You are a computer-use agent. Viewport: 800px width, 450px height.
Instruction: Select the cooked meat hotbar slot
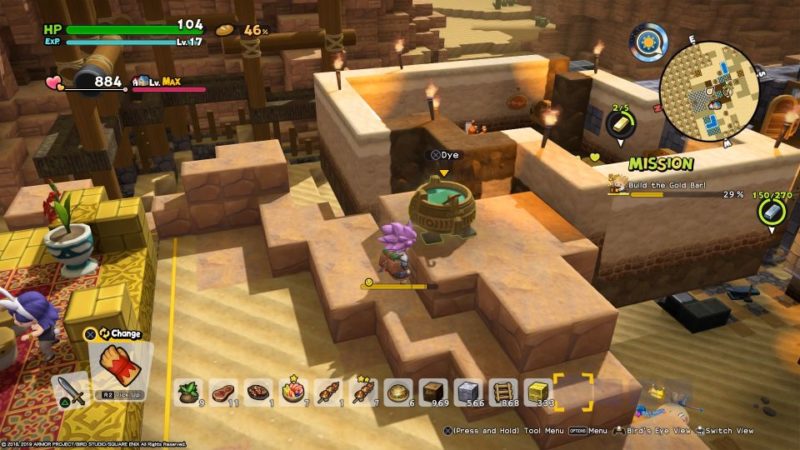[x=259, y=391]
